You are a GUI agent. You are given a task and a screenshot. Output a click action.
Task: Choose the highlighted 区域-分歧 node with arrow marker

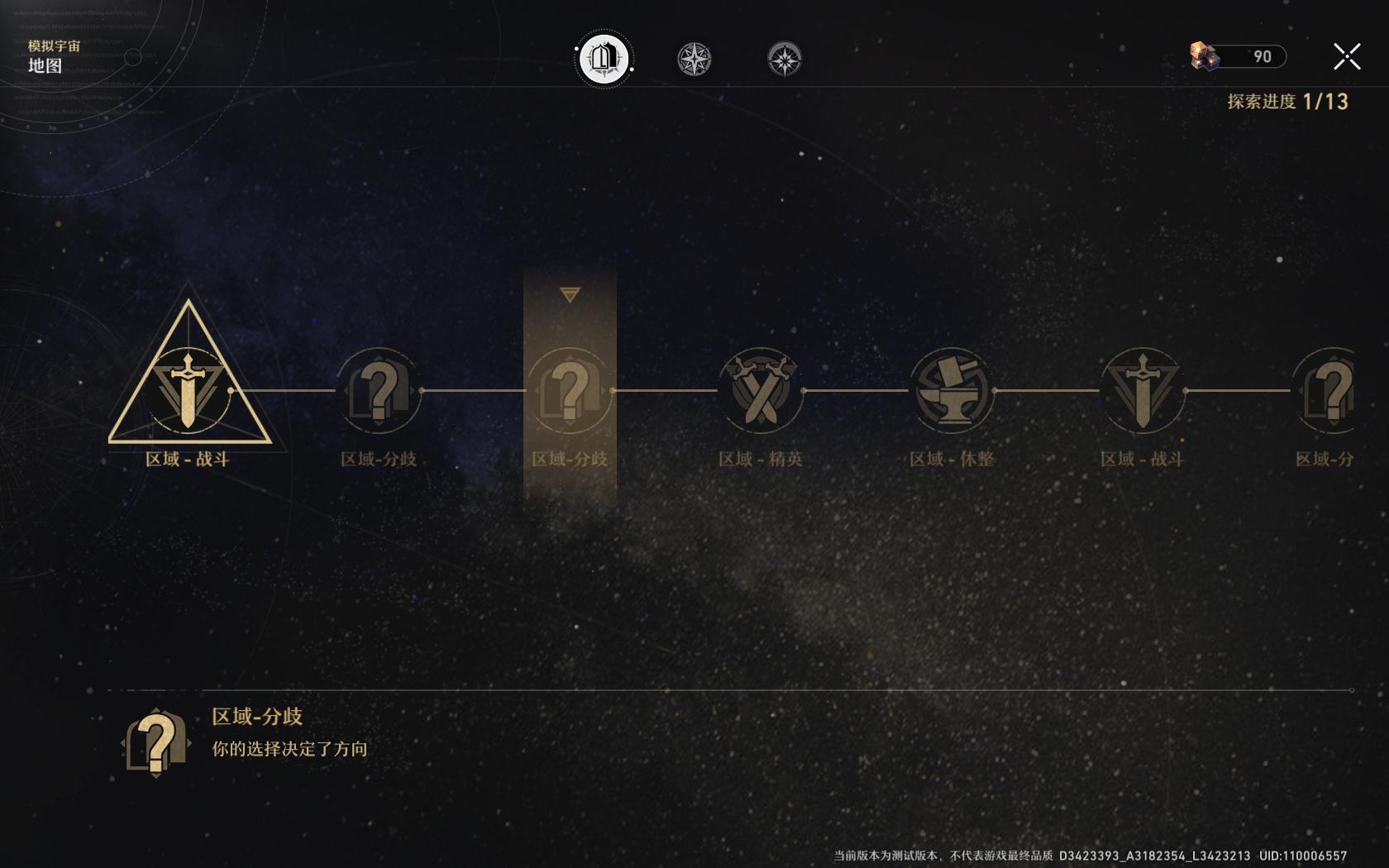pyautogui.click(x=570, y=390)
